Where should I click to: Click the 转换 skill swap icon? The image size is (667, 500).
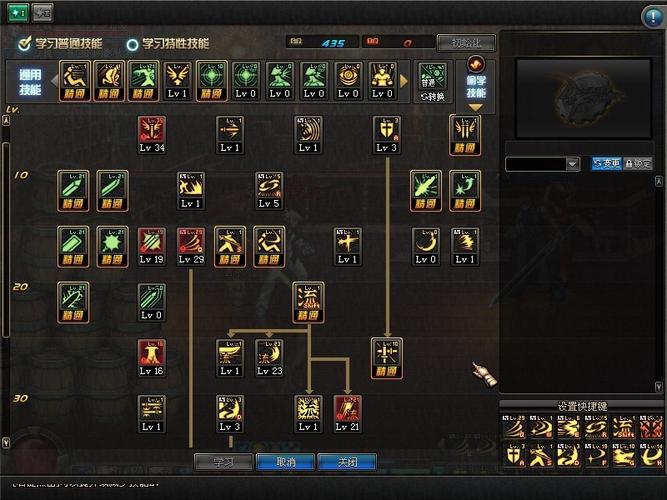(431, 82)
